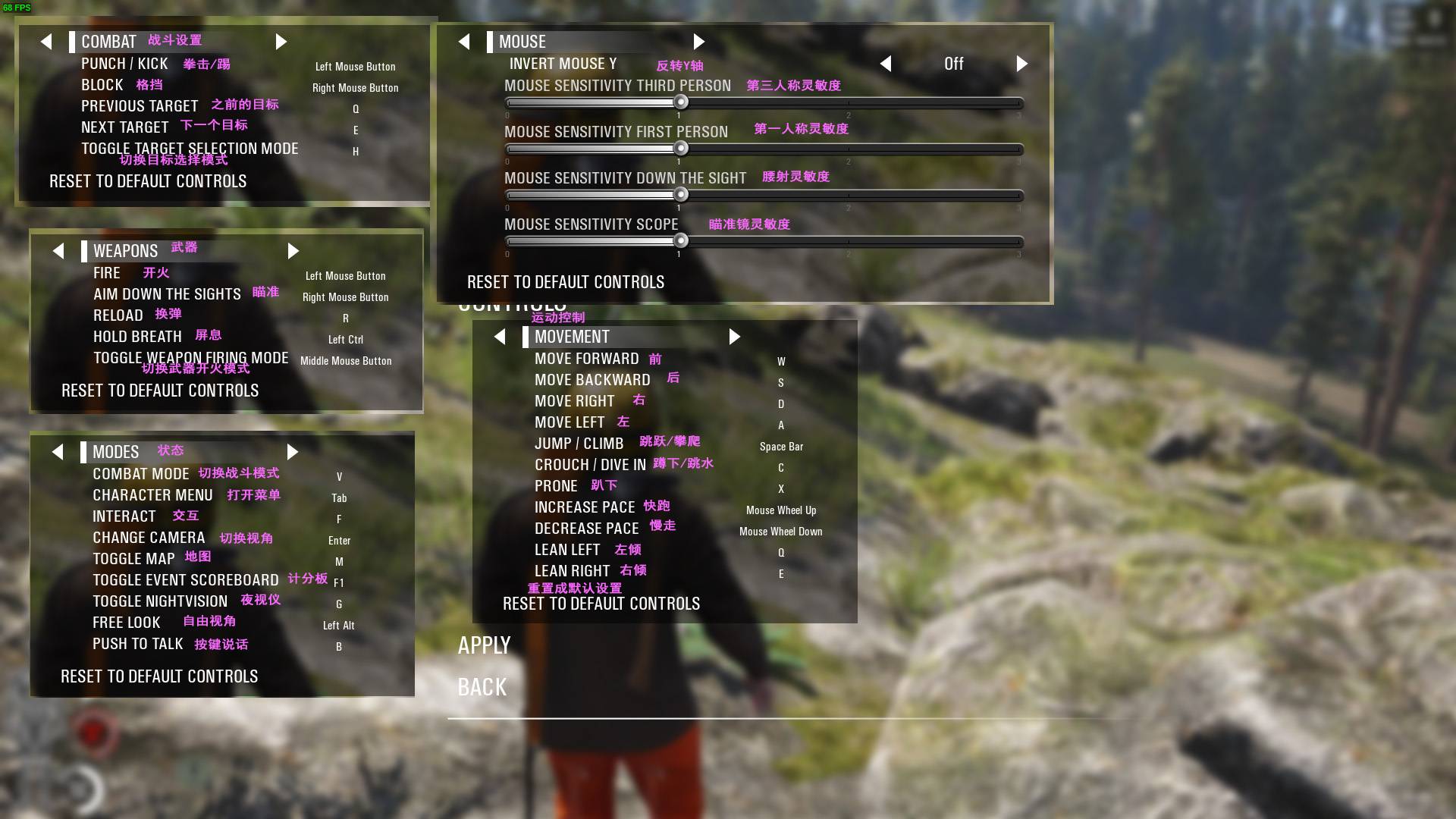The height and width of the screenshot is (819, 1456).
Task: Change the Reload R key binding
Action: coord(346,318)
